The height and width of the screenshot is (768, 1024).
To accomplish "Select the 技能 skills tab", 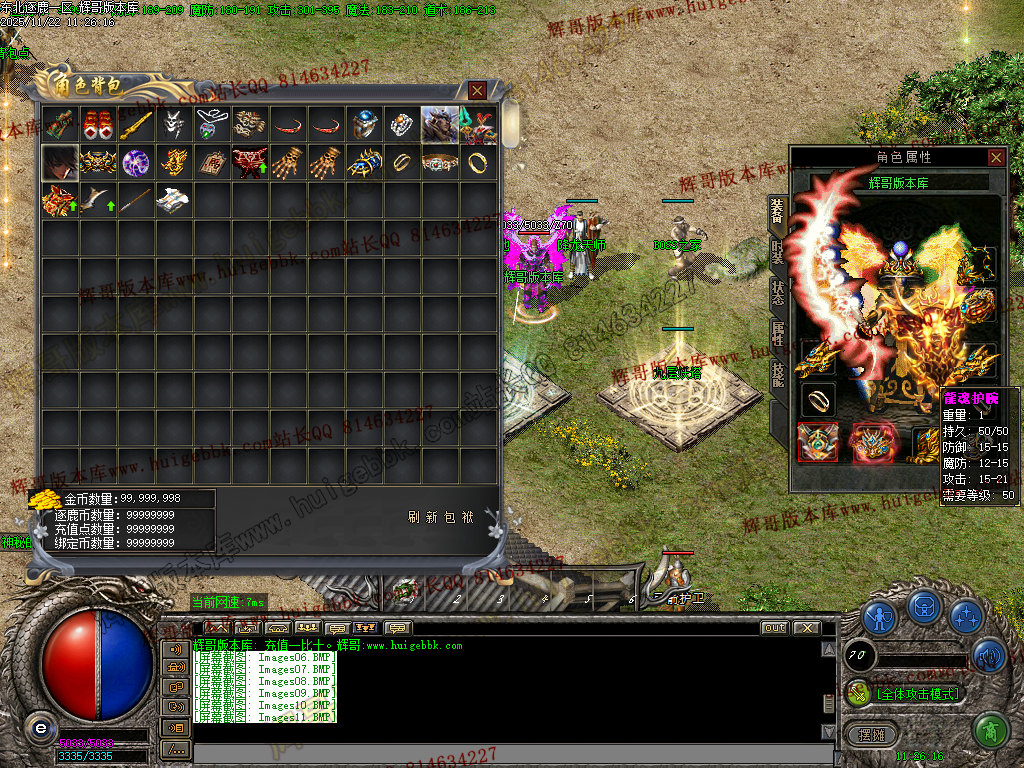I will coord(777,374).
